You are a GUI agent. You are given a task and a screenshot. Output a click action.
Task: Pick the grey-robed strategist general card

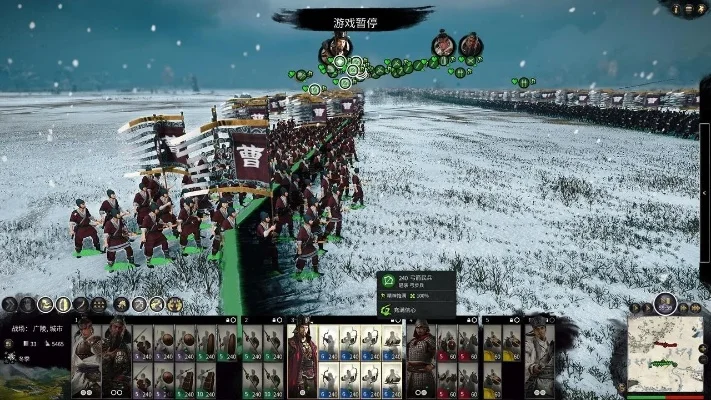point(540,356)
